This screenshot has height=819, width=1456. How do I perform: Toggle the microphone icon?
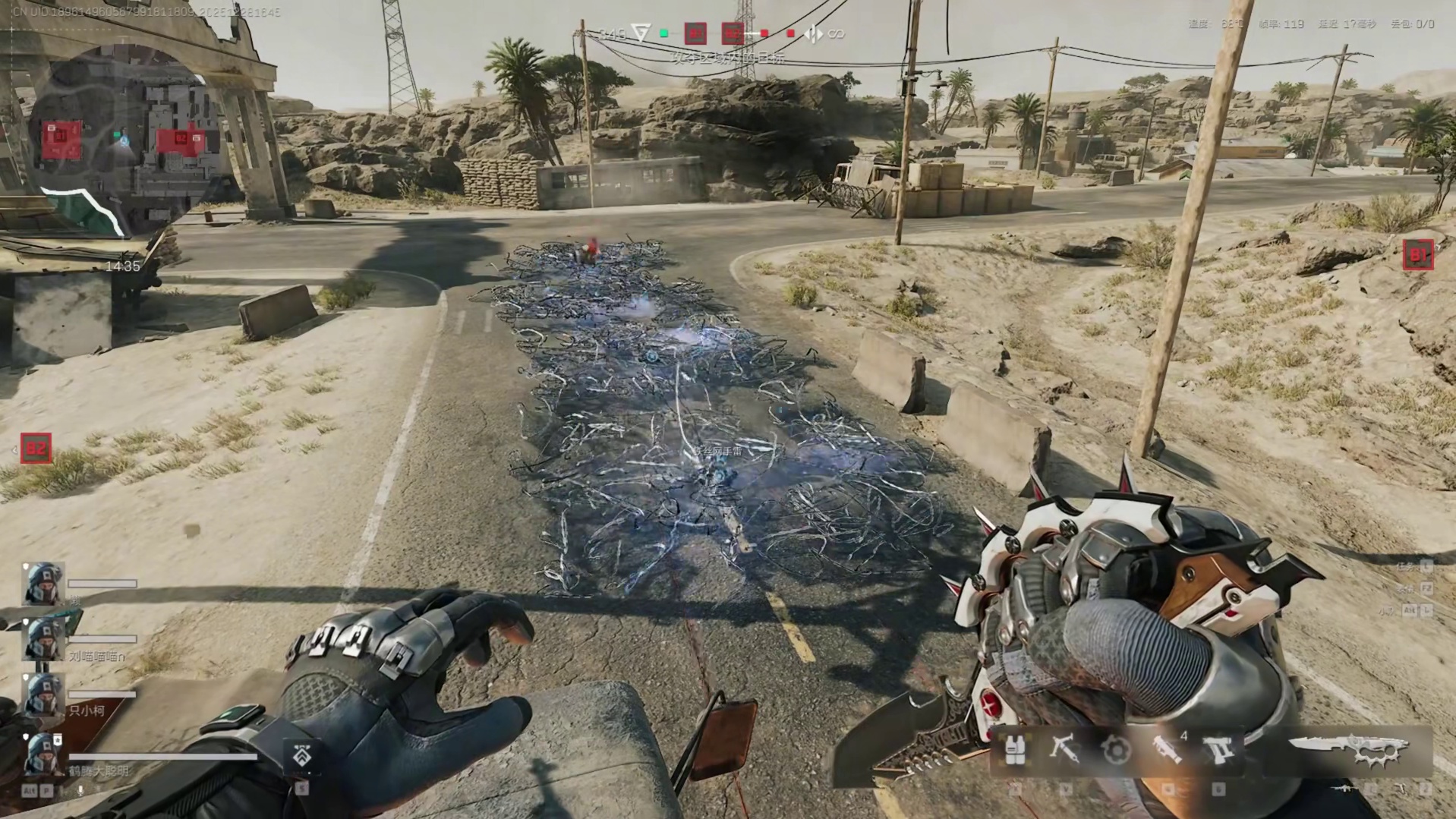point(81,790)
